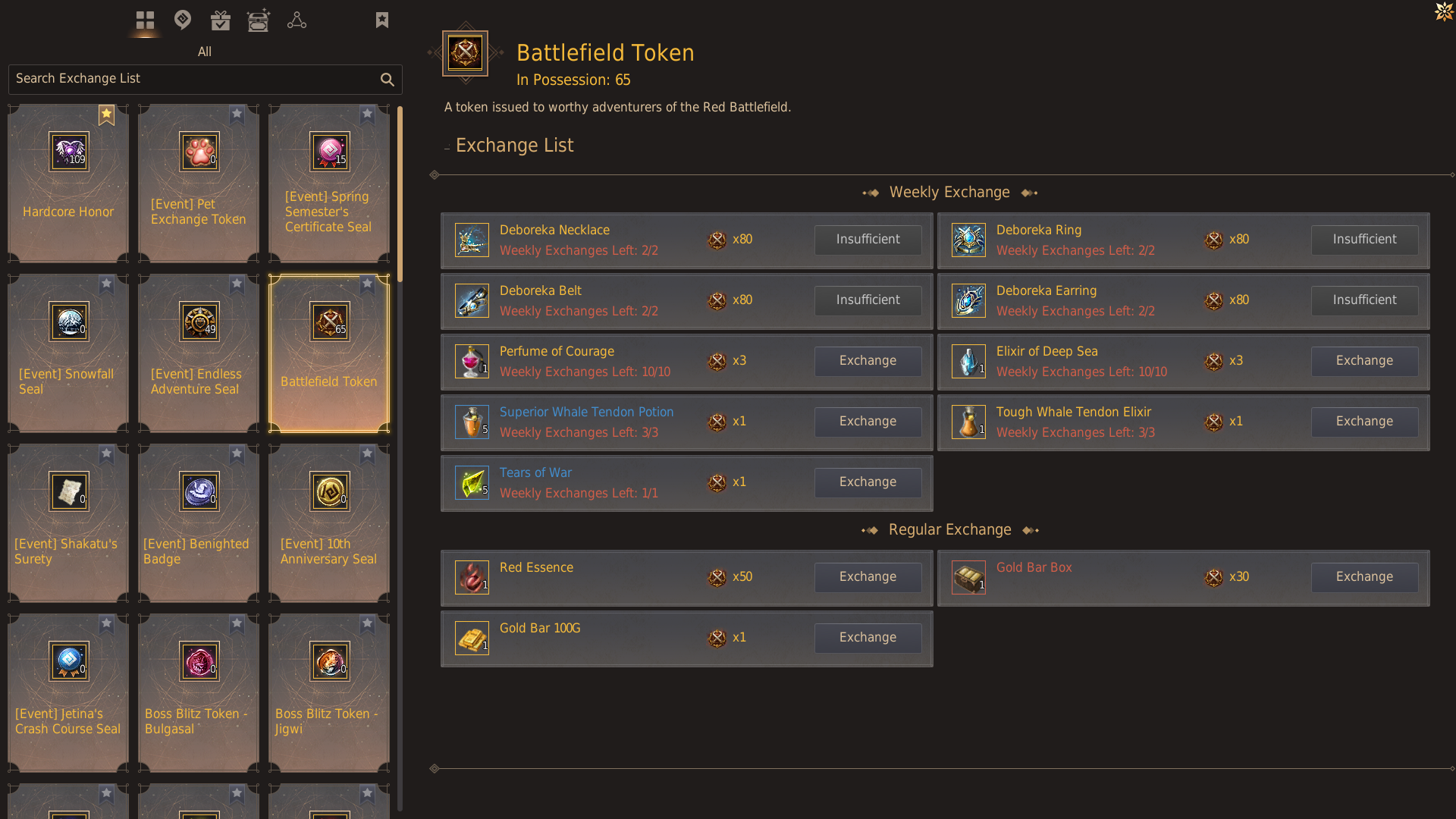
Task: Open the grid view of all exchange categories
Action: click(x=145, y=20)
